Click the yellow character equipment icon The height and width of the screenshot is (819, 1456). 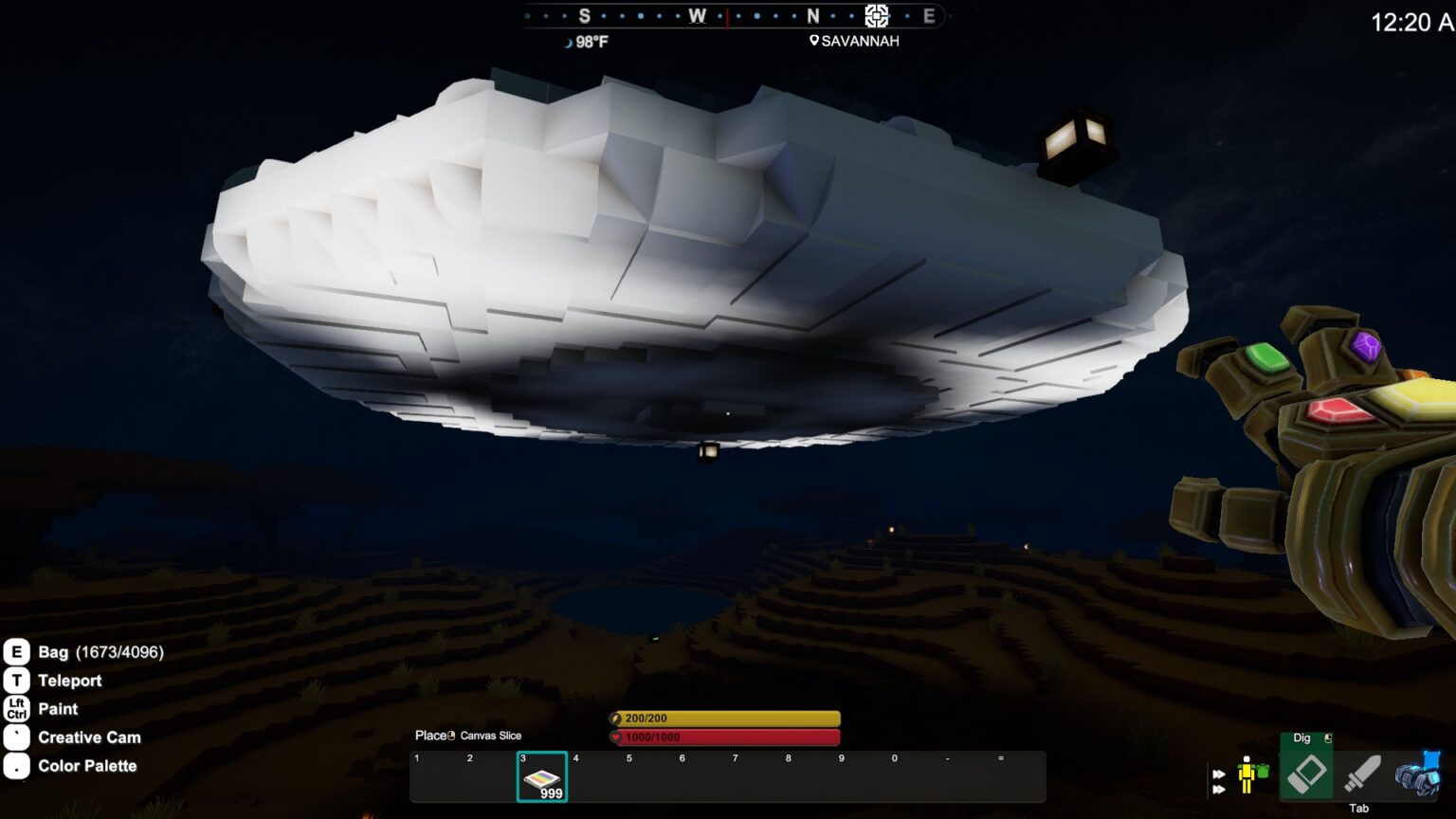coord(1251,774)
